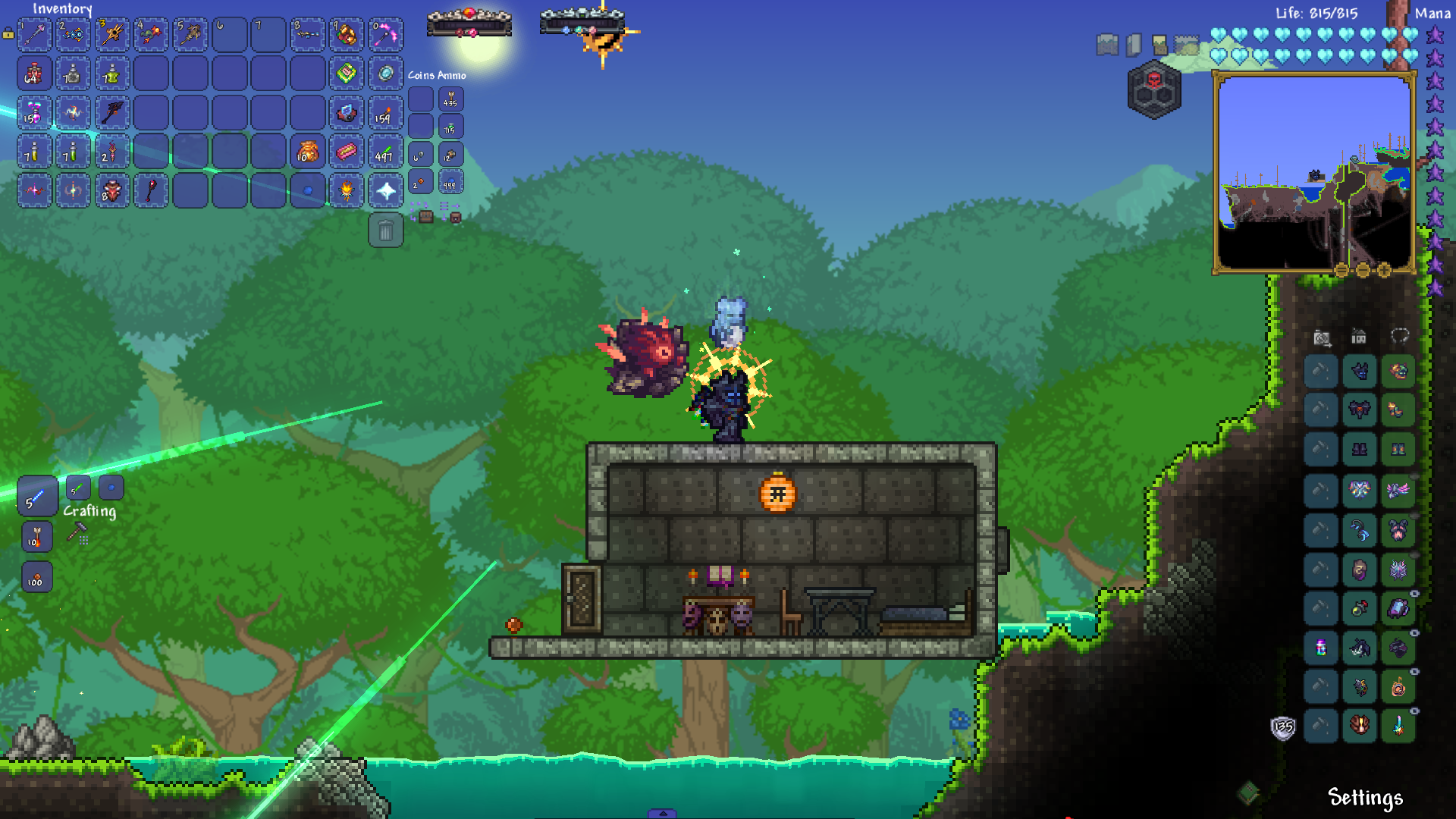
Task: Pick the red potion stack of 64
Action: 35,74
